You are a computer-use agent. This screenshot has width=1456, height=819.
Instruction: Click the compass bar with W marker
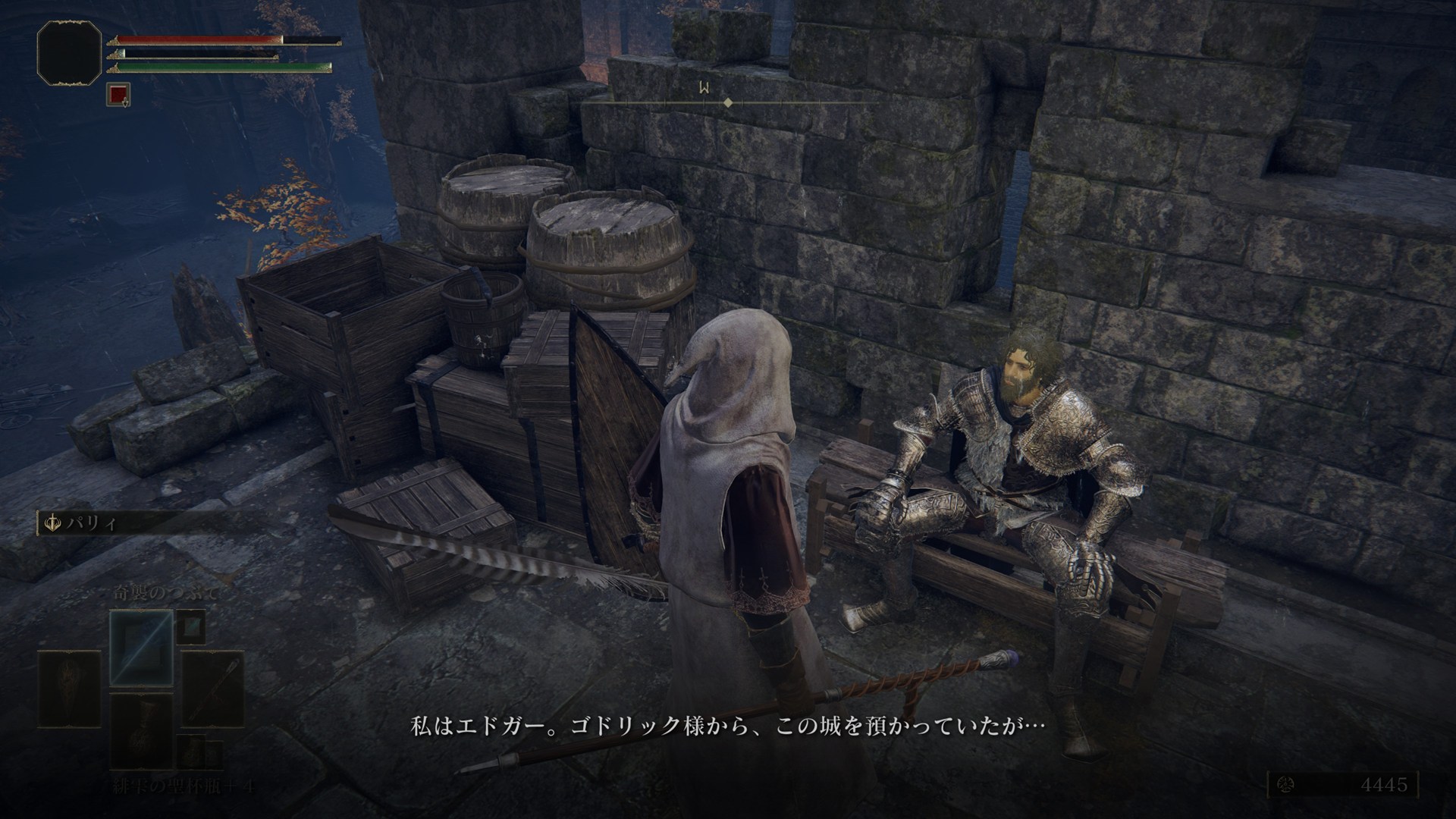[x=728, y=101]
